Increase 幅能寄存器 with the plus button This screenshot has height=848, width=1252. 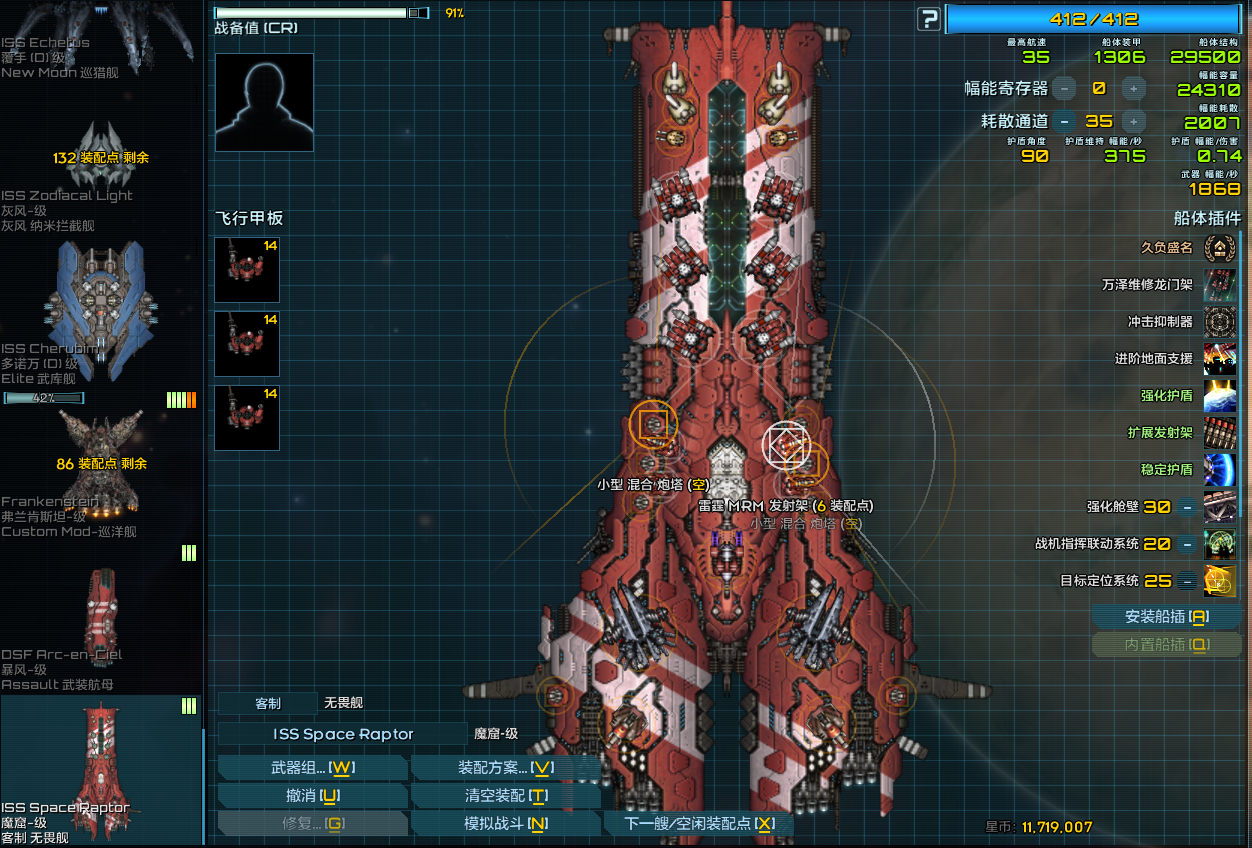point(1133,88)
